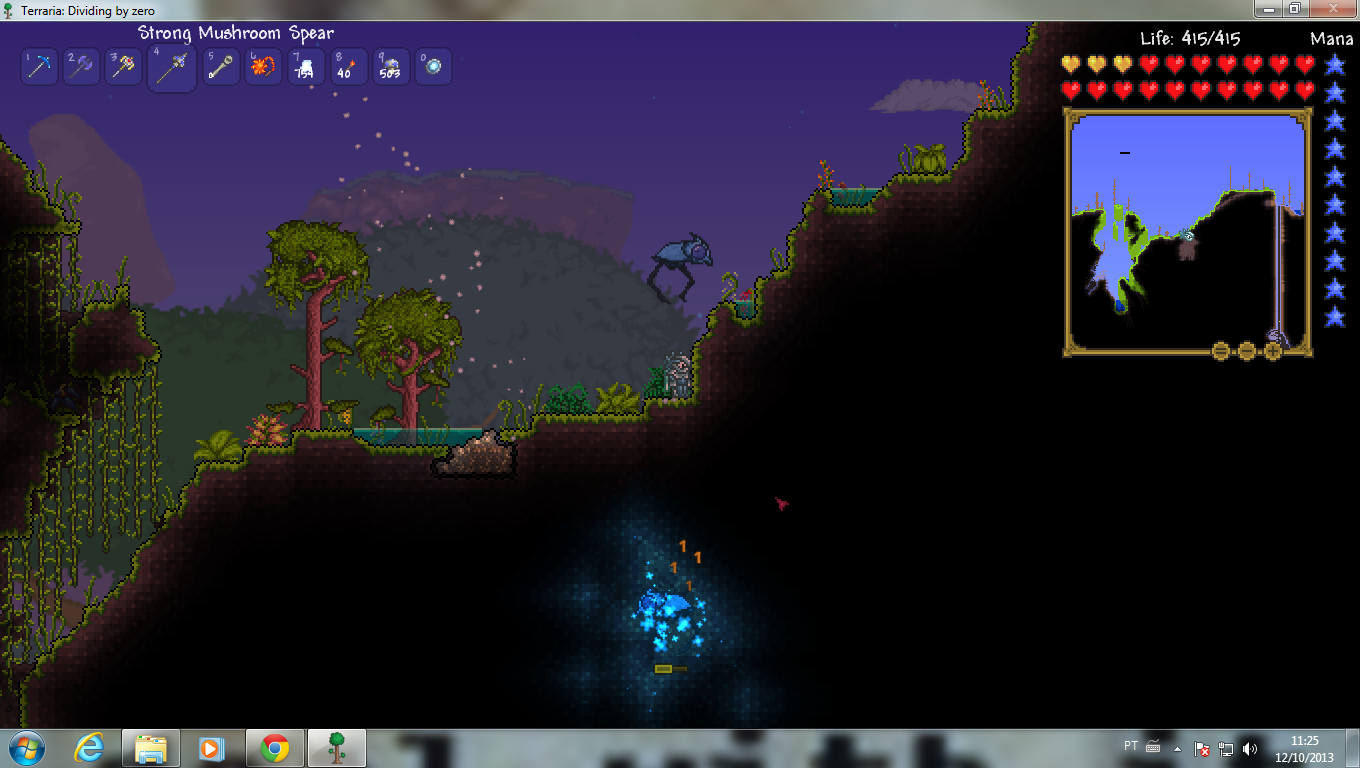The width and height of the screenshot is (1360, 768).
Task: Select the axe in hotbar slot 2
Action: [x=81, y=66]
